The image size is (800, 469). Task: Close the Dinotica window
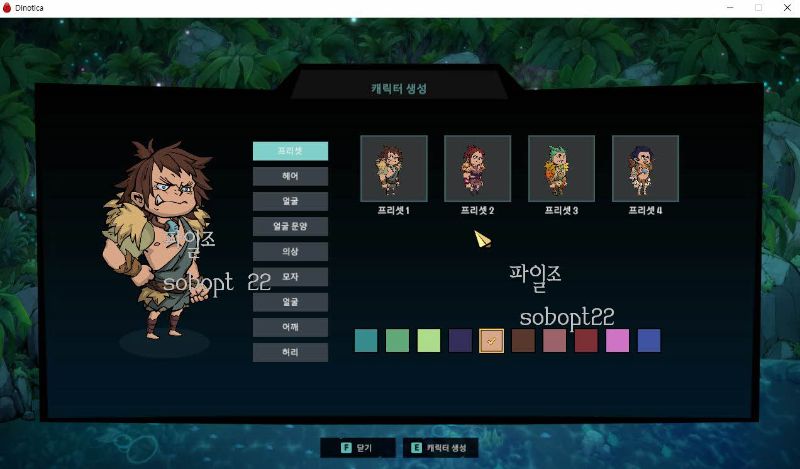pyautogui.click(x=785, y=8)
